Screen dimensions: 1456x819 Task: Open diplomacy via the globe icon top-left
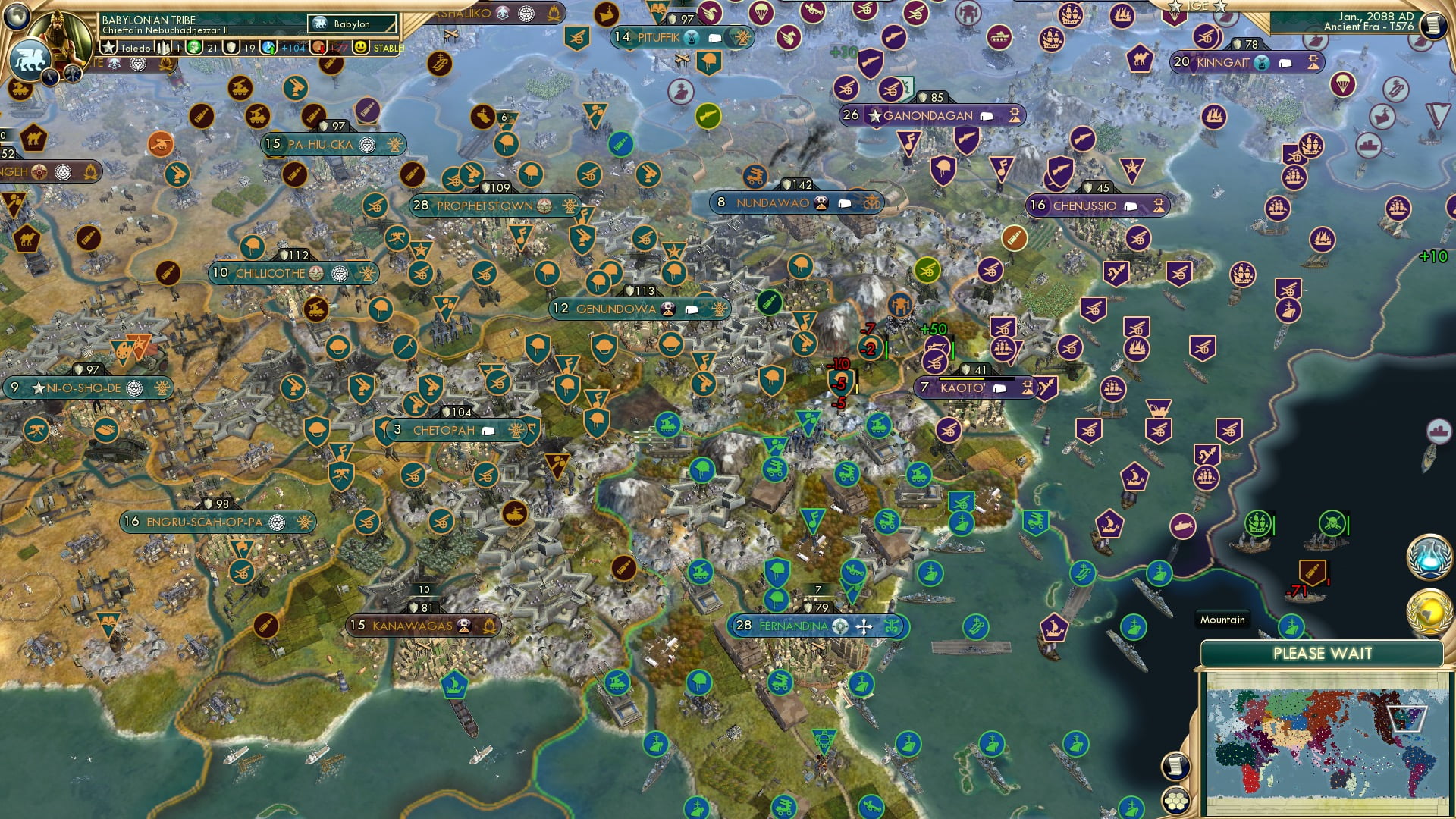point(17,17)
